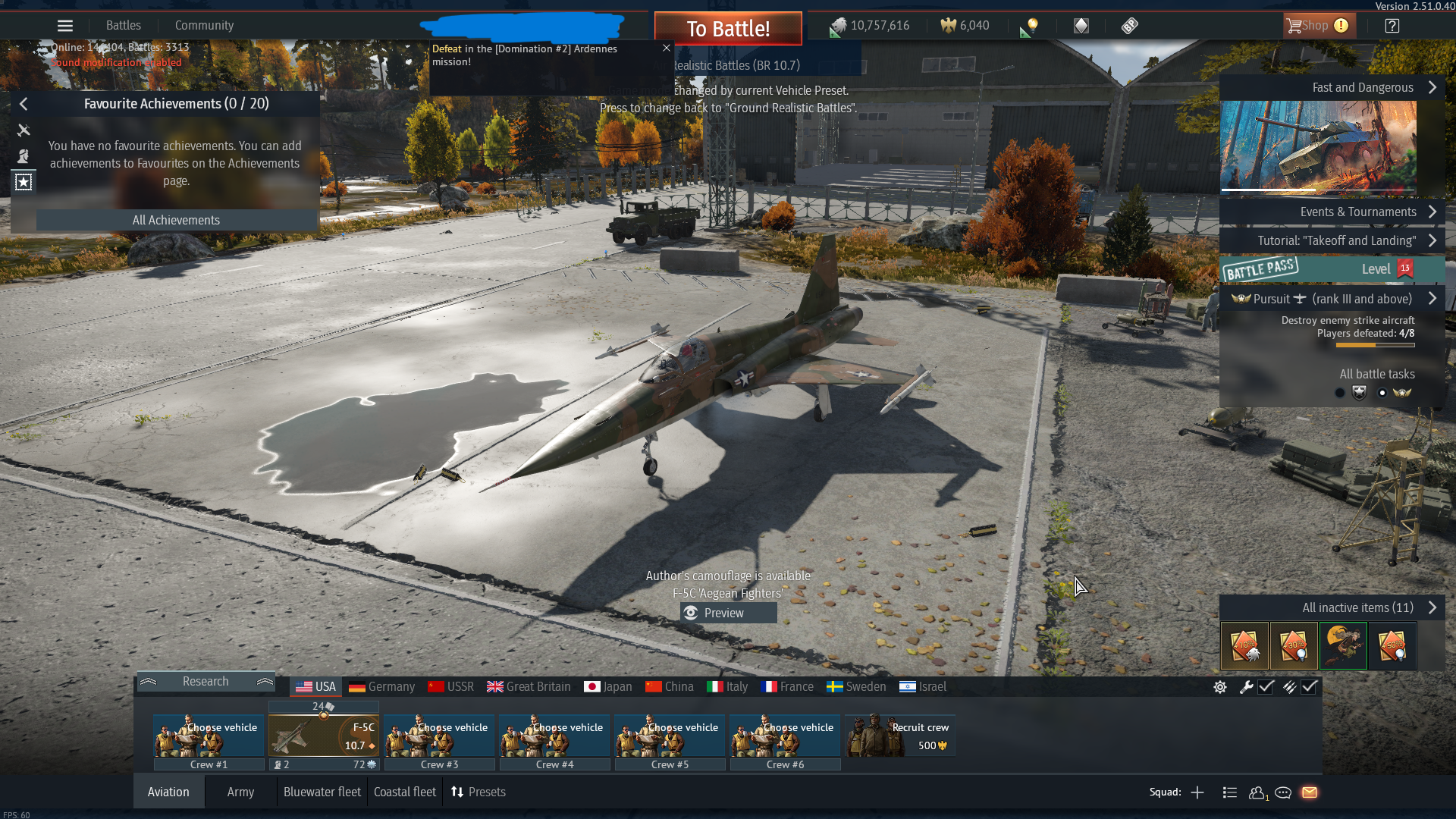Select the Israel nation tab

[923, 687]
